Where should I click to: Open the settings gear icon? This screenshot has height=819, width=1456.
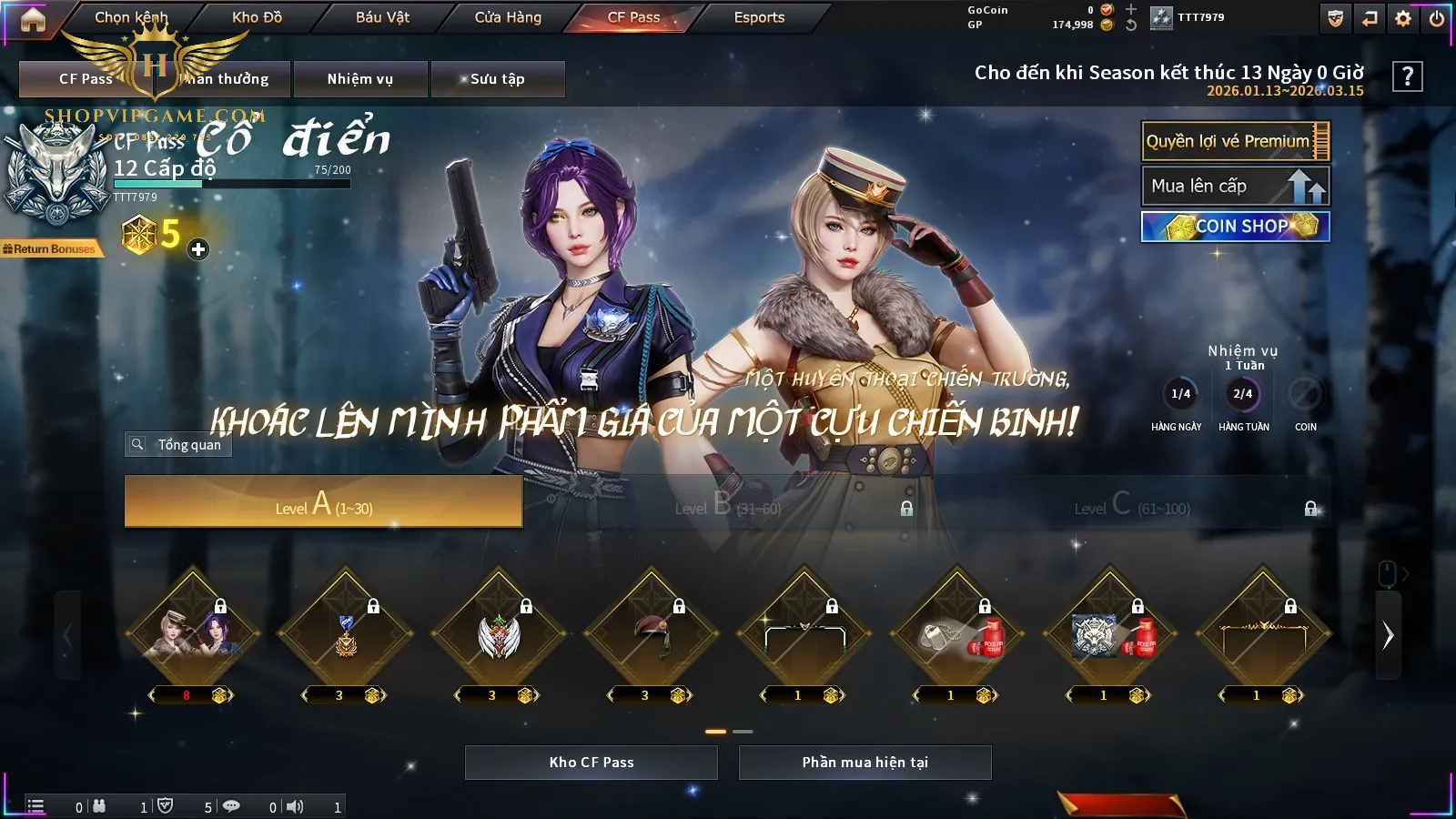[1403, 18]
